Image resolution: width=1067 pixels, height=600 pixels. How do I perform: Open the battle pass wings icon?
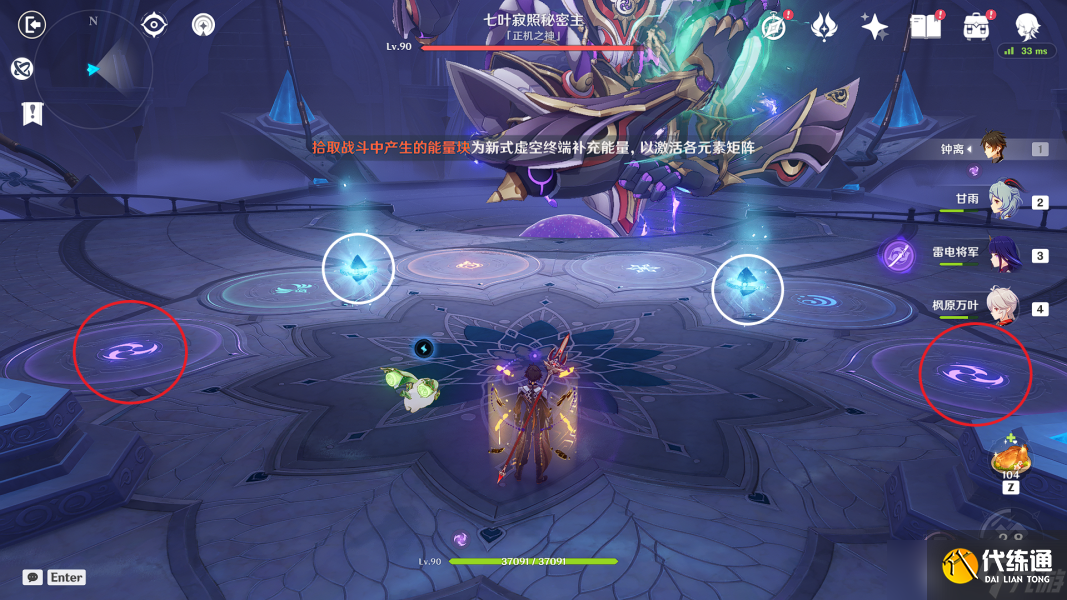pos(824,27)
